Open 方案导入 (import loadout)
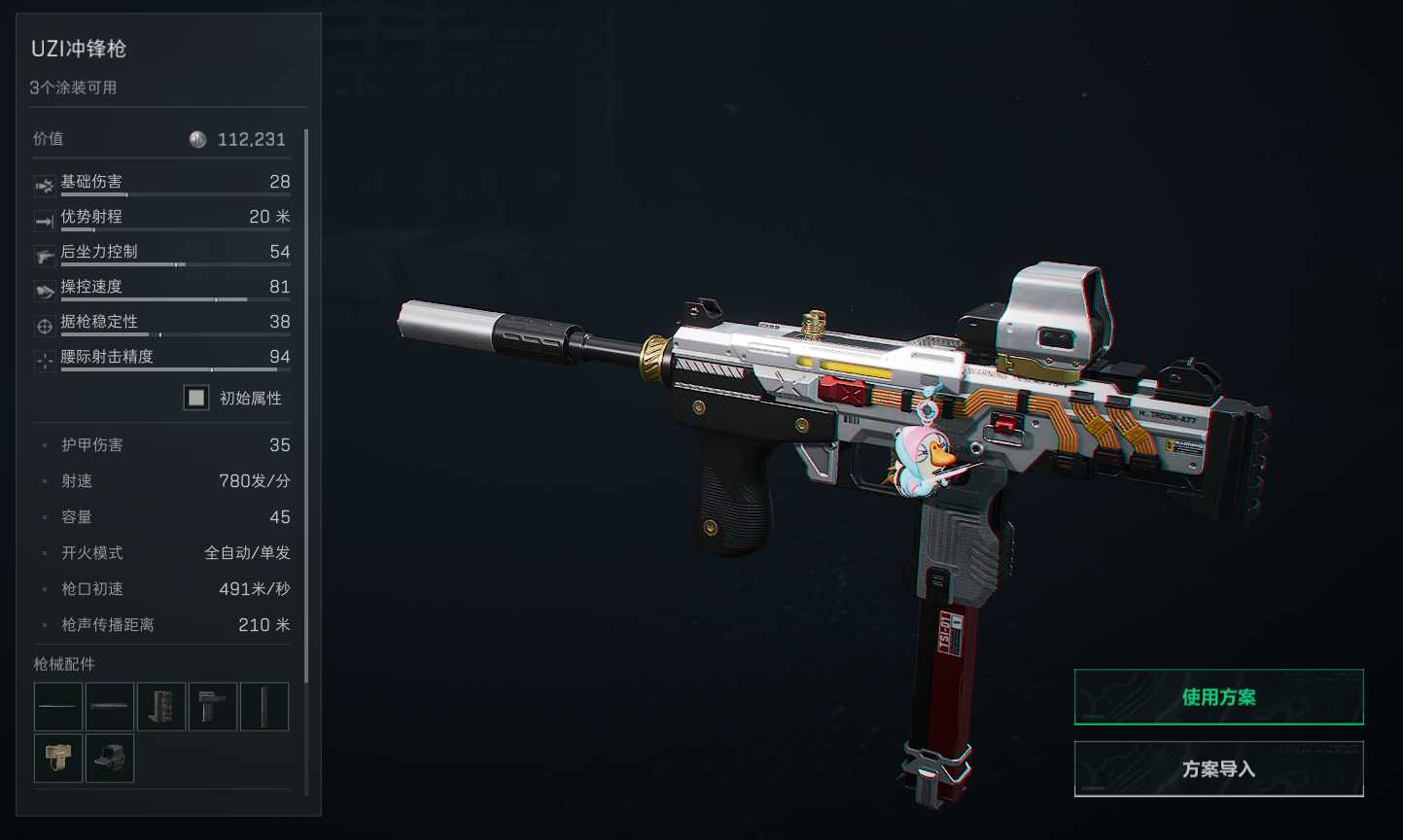The image size is (1403, 840). point(1218,769)
